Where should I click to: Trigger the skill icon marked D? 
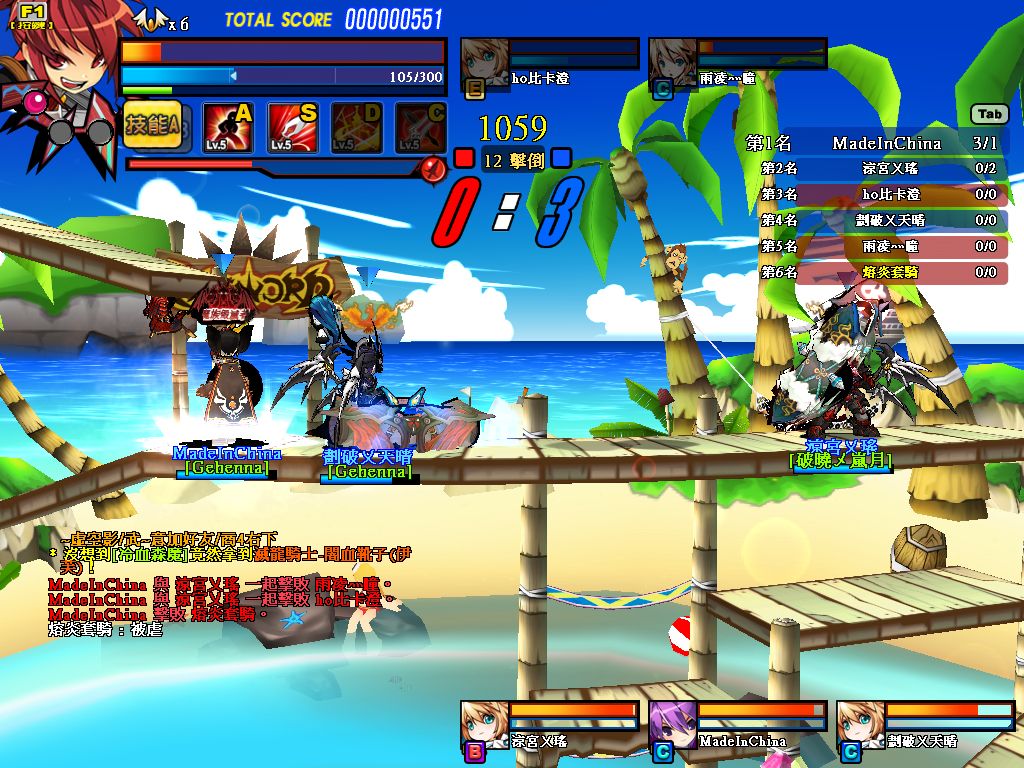click(357, 127)
